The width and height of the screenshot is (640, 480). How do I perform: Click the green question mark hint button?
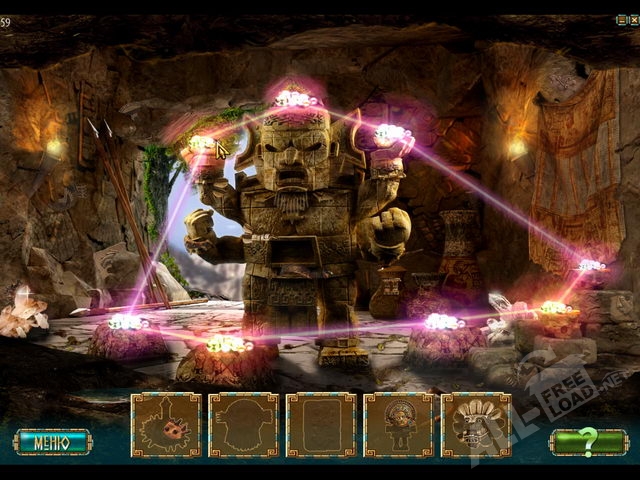(588, 441)
